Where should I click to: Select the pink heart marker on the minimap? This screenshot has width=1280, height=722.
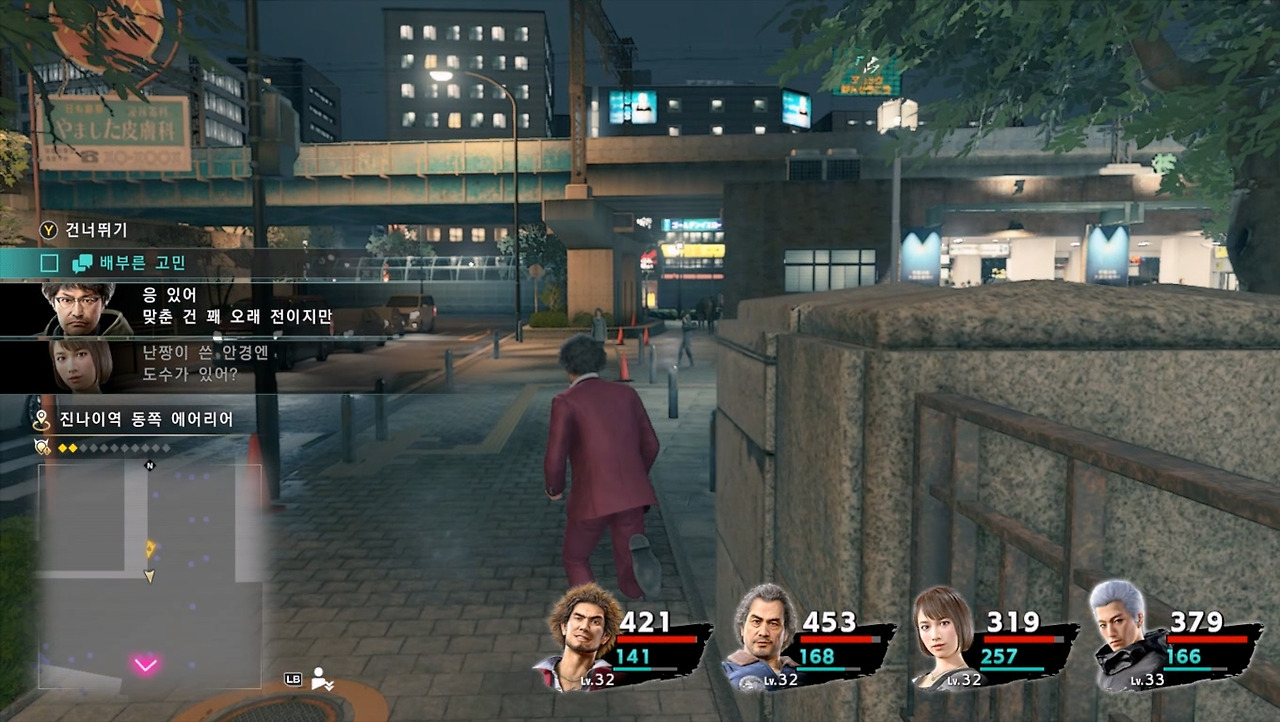[146, 664]
